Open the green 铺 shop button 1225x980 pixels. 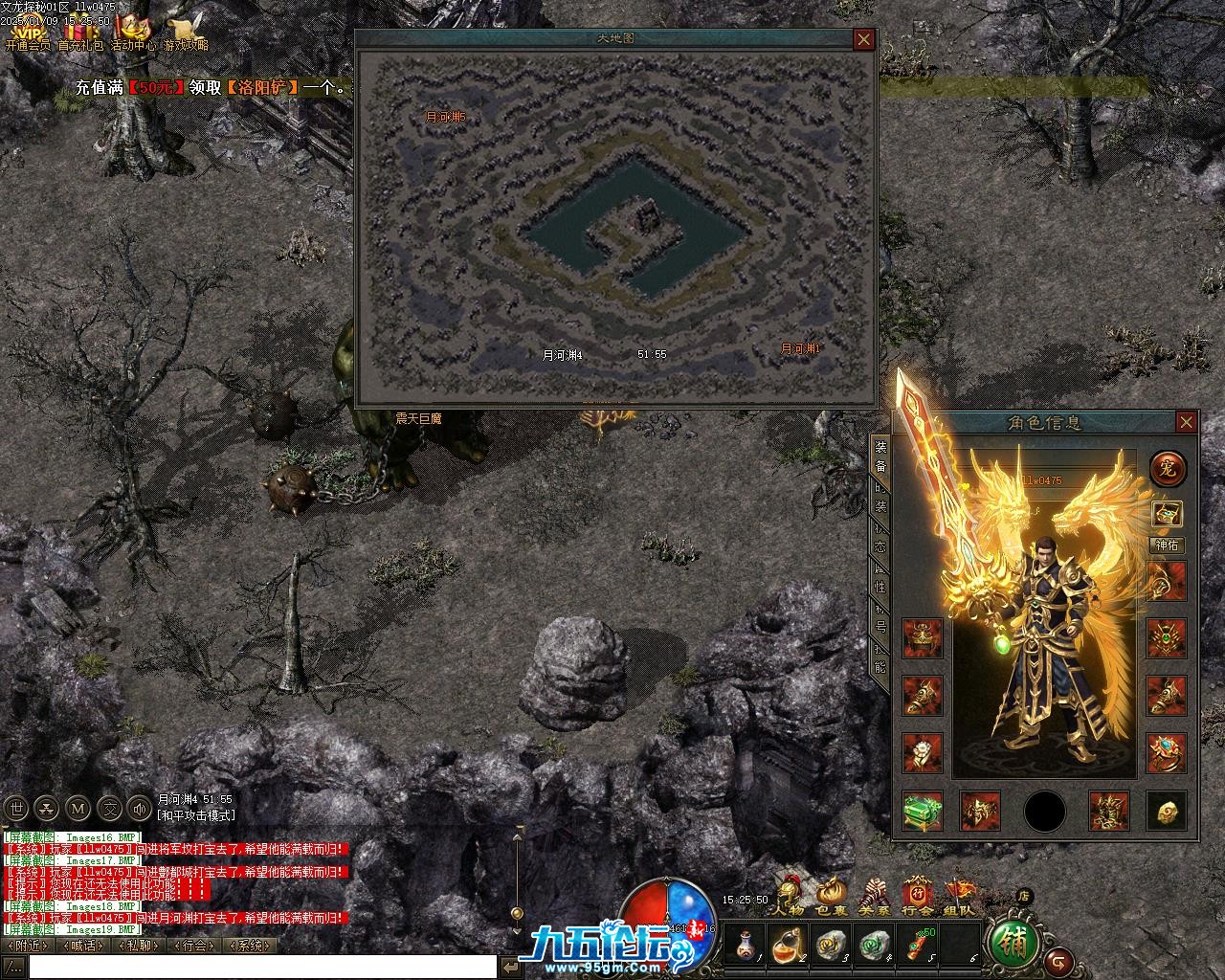coord(1013,944)
